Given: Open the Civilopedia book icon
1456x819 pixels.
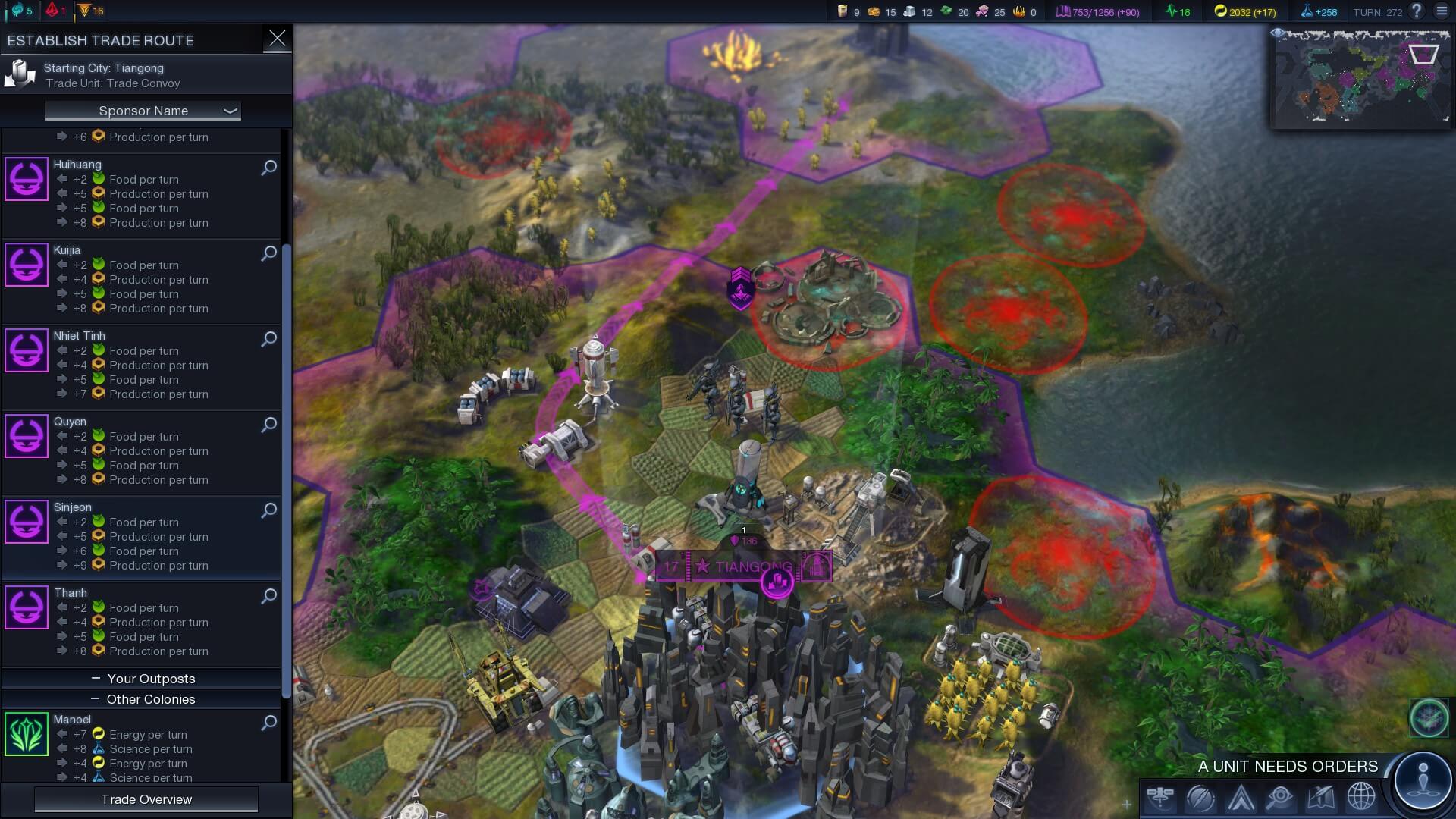Looking at the screenshot, I should click(1320, 797).
